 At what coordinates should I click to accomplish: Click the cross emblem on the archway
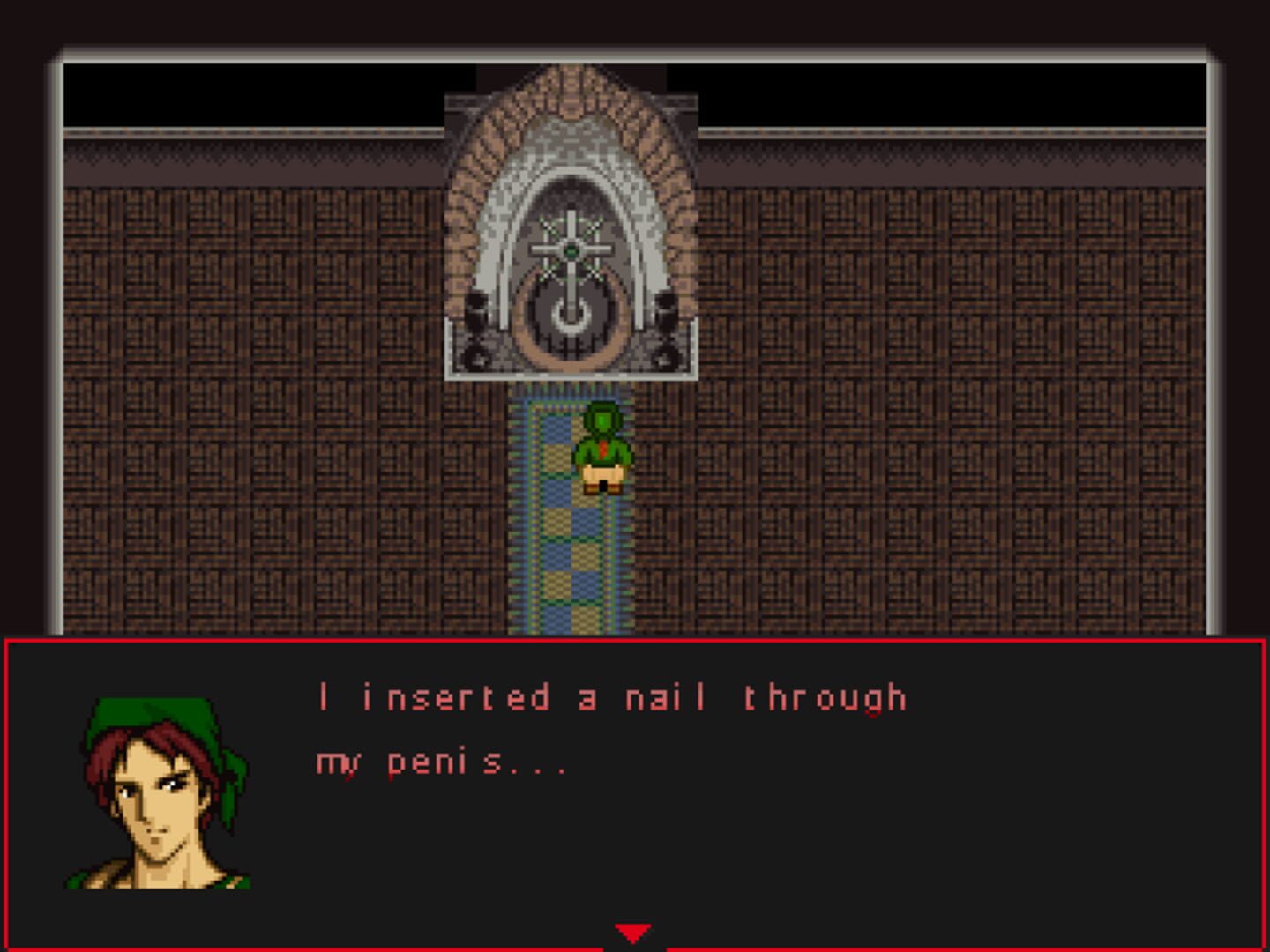click(x=571, y=256)
